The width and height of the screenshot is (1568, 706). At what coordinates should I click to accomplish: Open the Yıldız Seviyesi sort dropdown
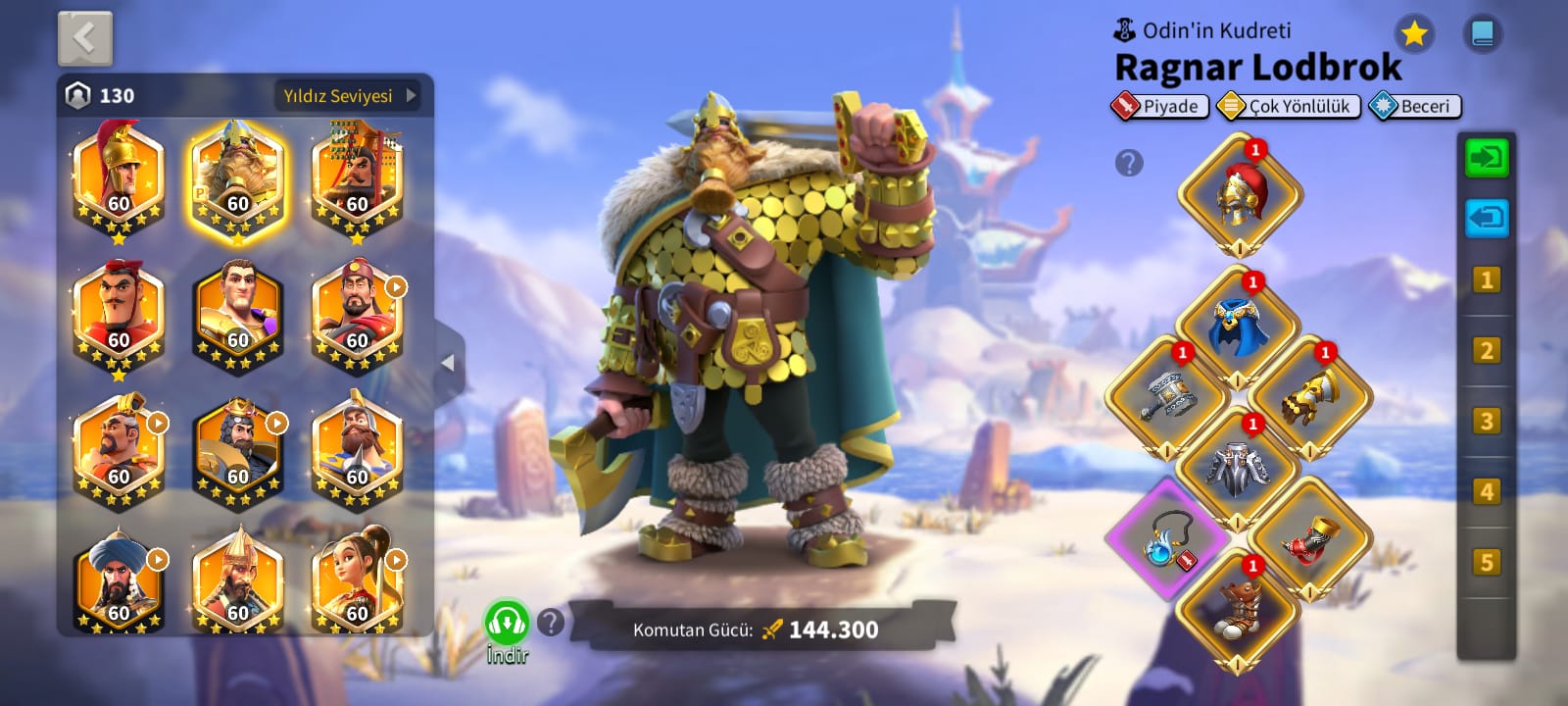(x=349, y=95)
